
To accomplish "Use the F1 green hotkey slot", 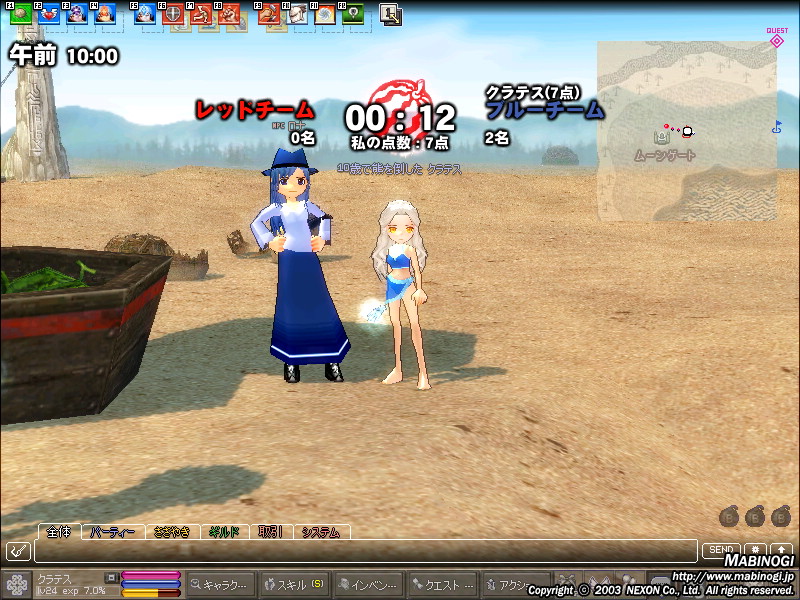I will tap(21, 15).
